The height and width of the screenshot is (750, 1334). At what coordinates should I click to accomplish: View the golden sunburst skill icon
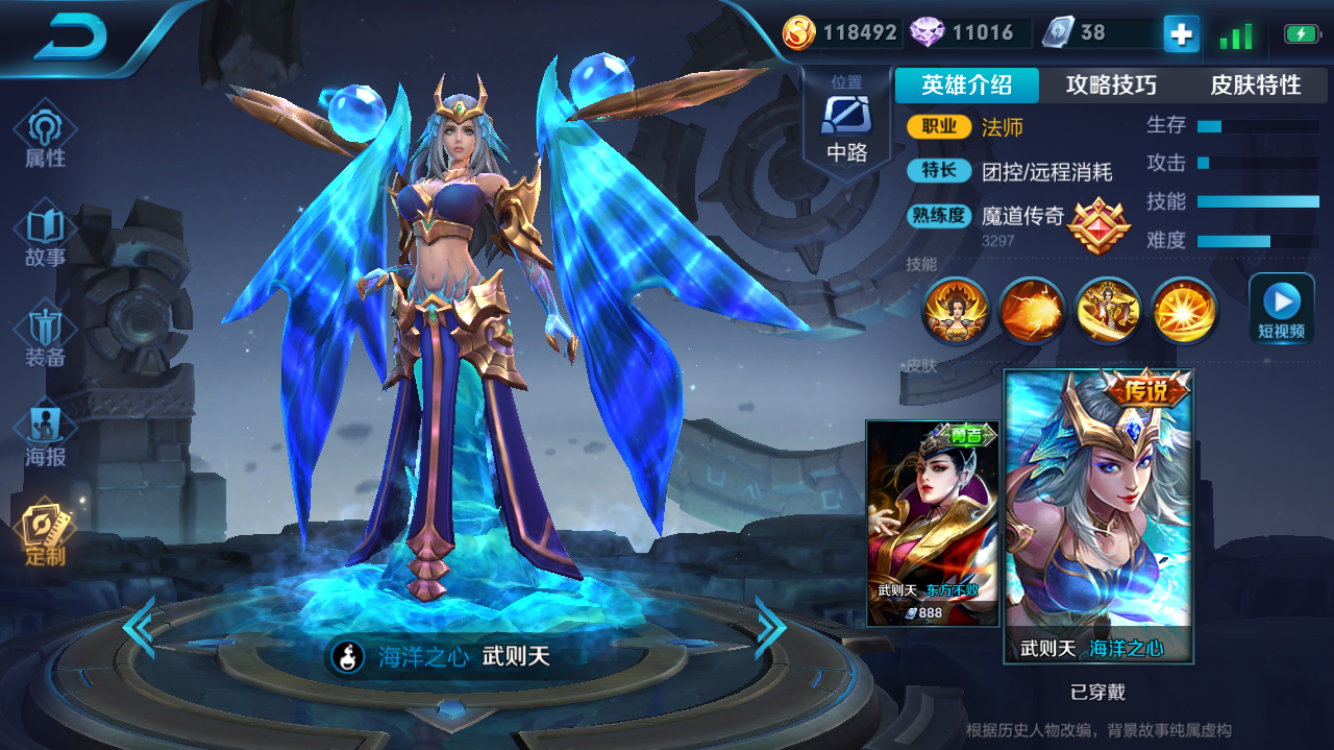(x=1184, y=310)
